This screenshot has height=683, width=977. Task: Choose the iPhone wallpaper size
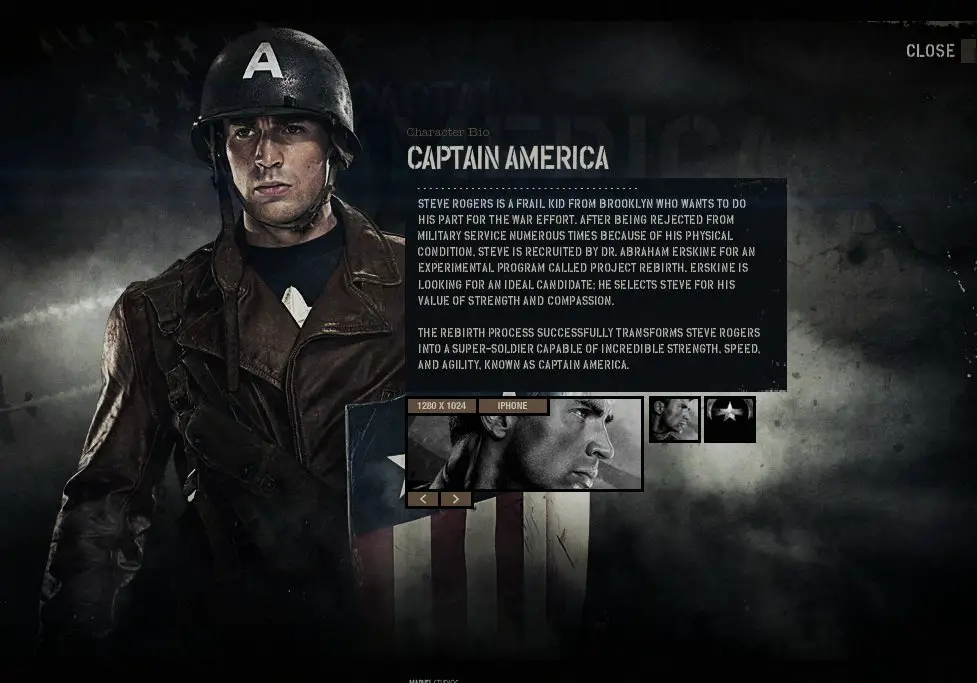[512, 406]
